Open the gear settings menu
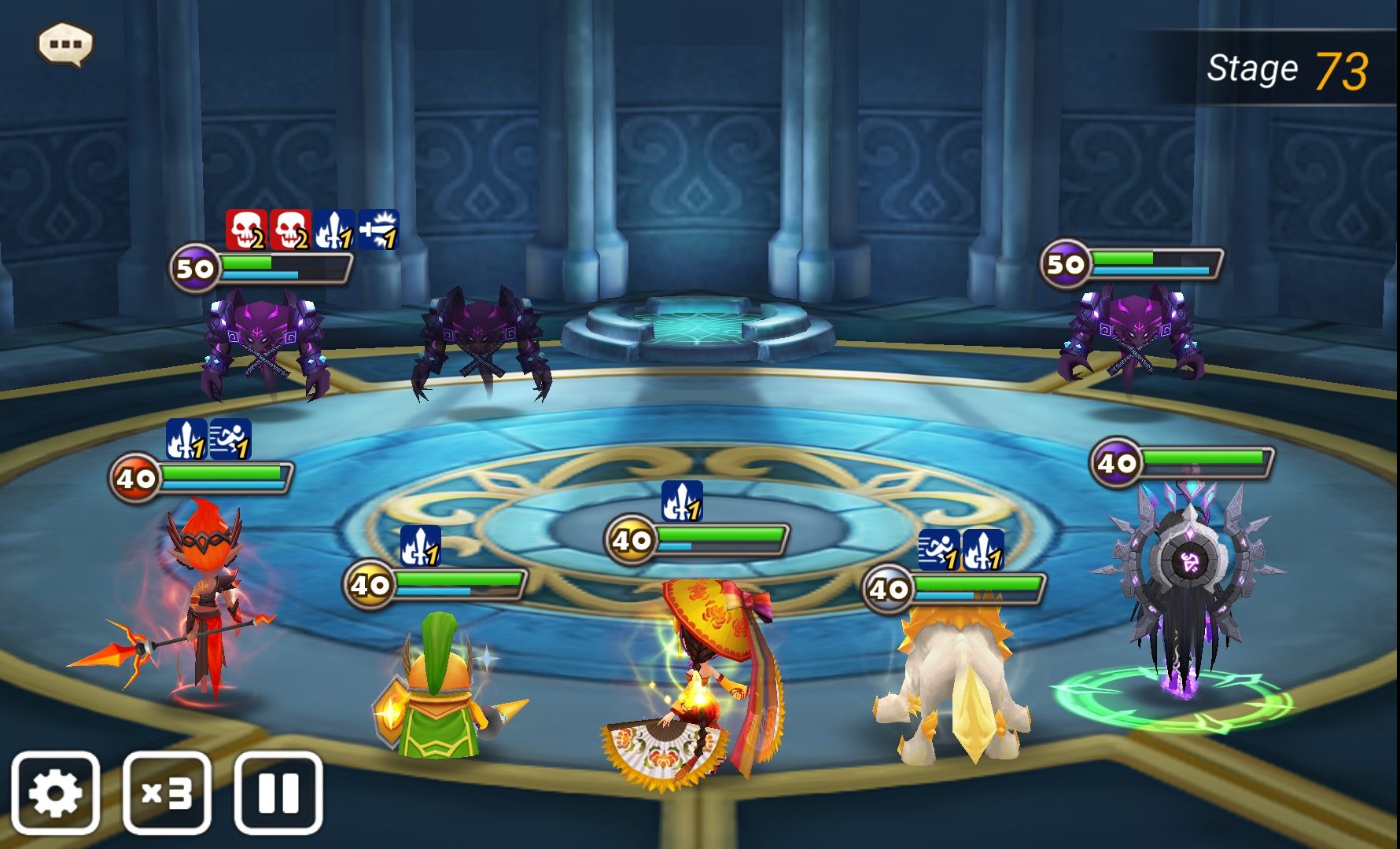The image size is (1400, 849). [x=55, y=792]
